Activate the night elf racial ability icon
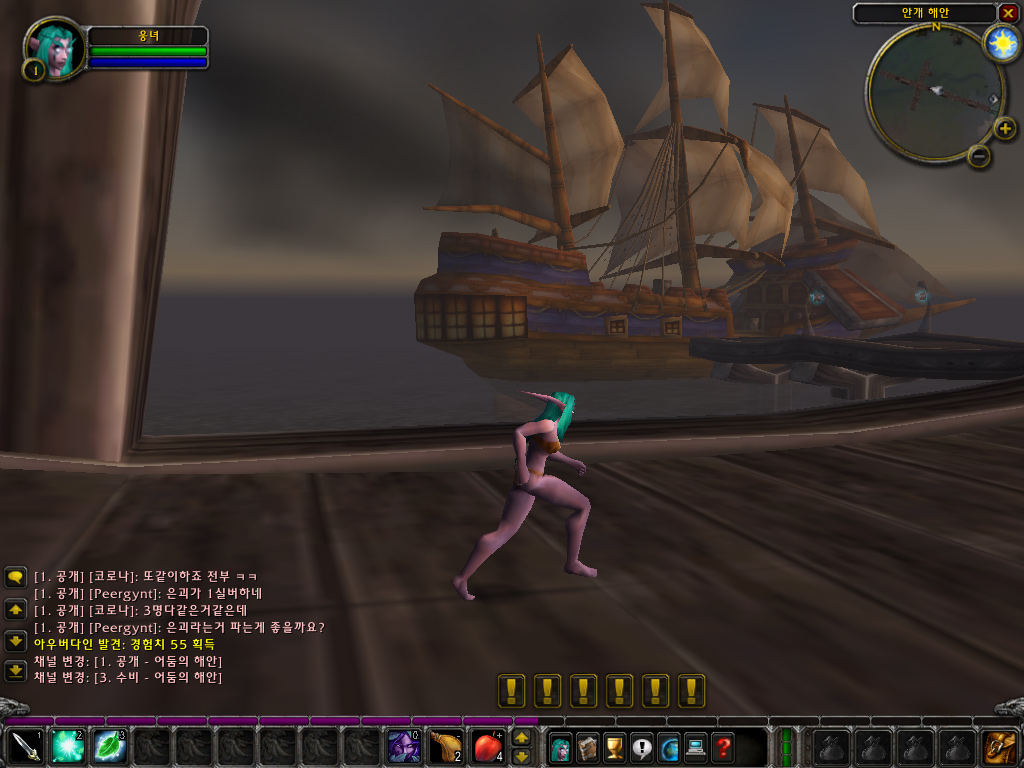 [x=404, y=747]
